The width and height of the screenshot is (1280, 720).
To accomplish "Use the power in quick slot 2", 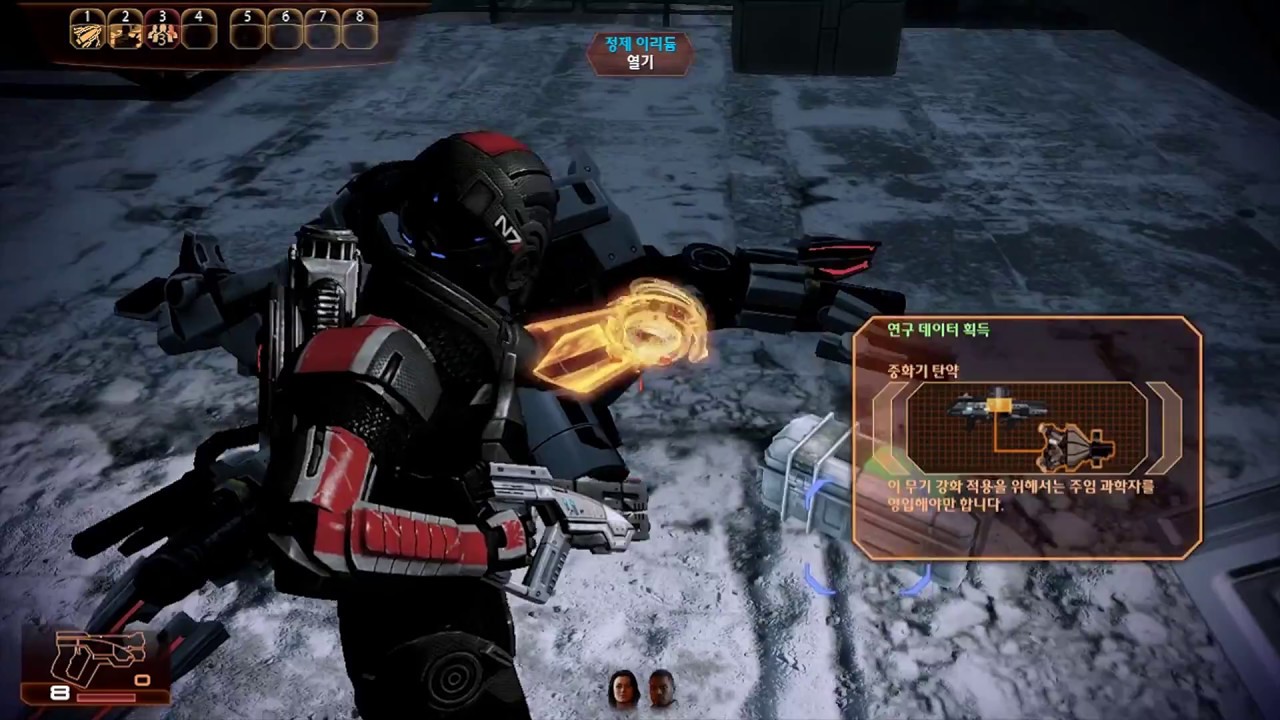I will pyautogui.click(x=125, y=35).
